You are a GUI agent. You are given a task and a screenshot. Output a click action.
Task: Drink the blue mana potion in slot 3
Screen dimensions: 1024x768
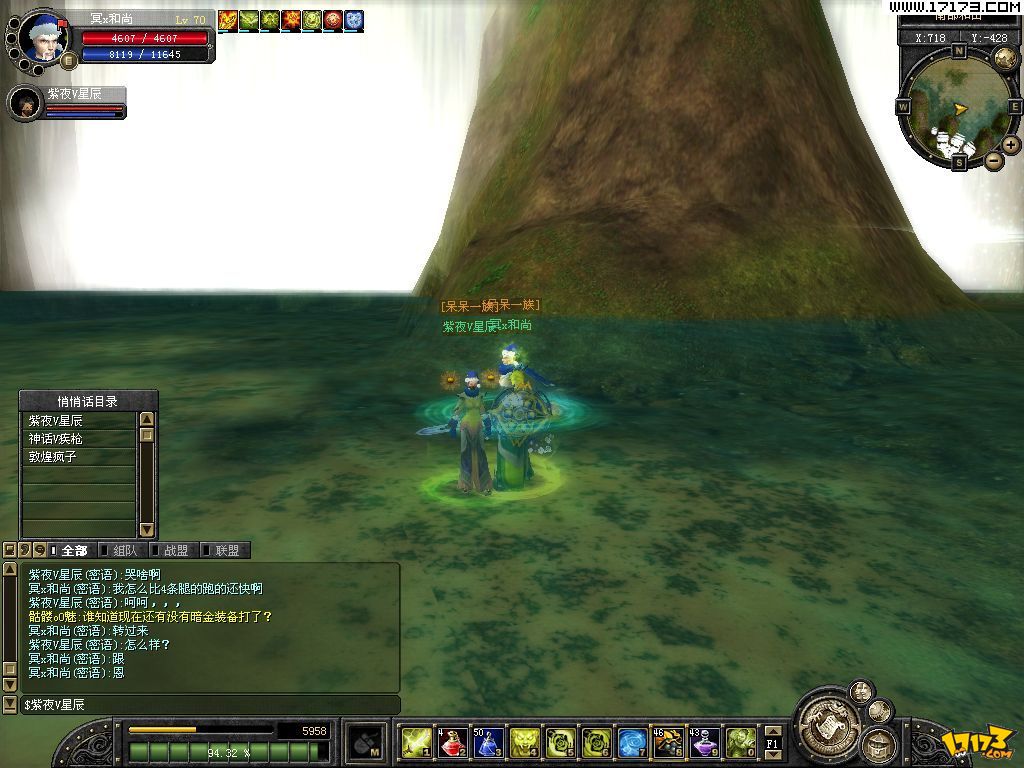point(488,742)
